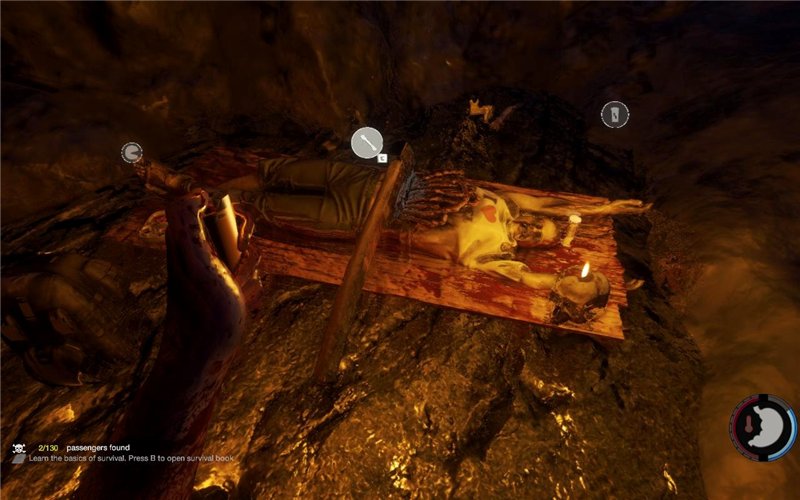Click the small round pickup marker on the left
Screen dimensions: 800x500
131,152
